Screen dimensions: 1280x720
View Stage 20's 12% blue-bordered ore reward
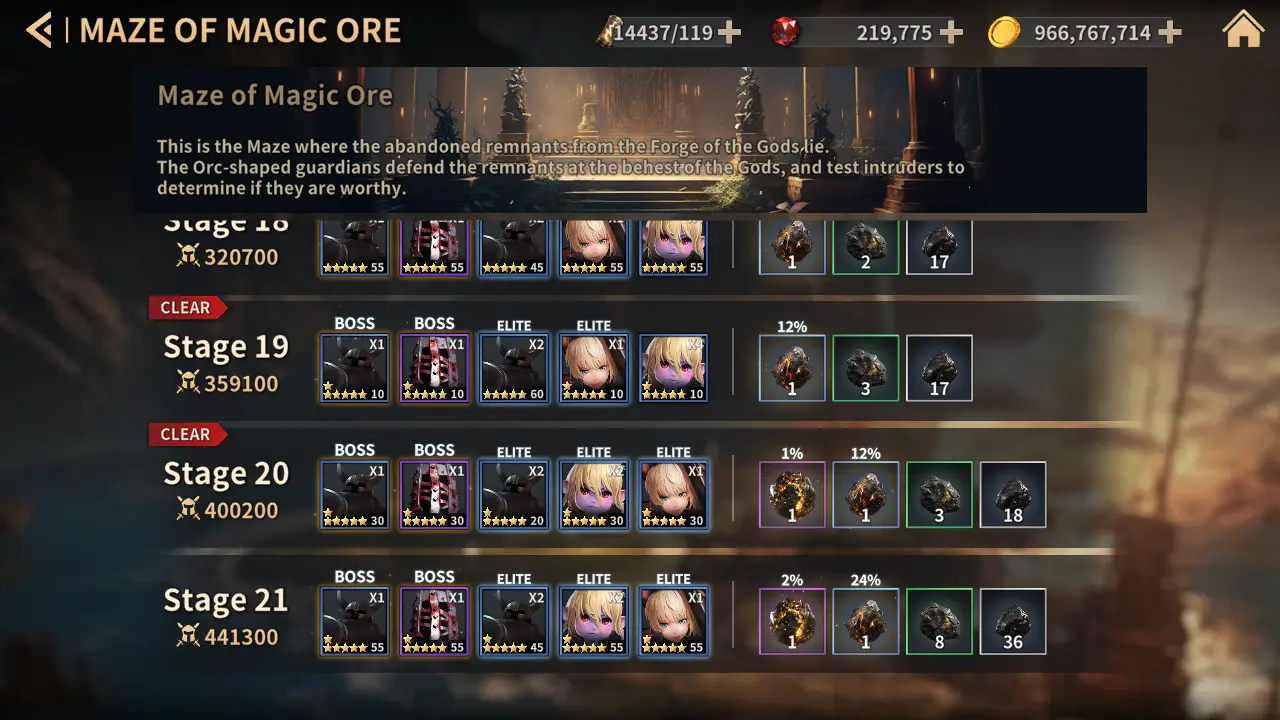866,494
